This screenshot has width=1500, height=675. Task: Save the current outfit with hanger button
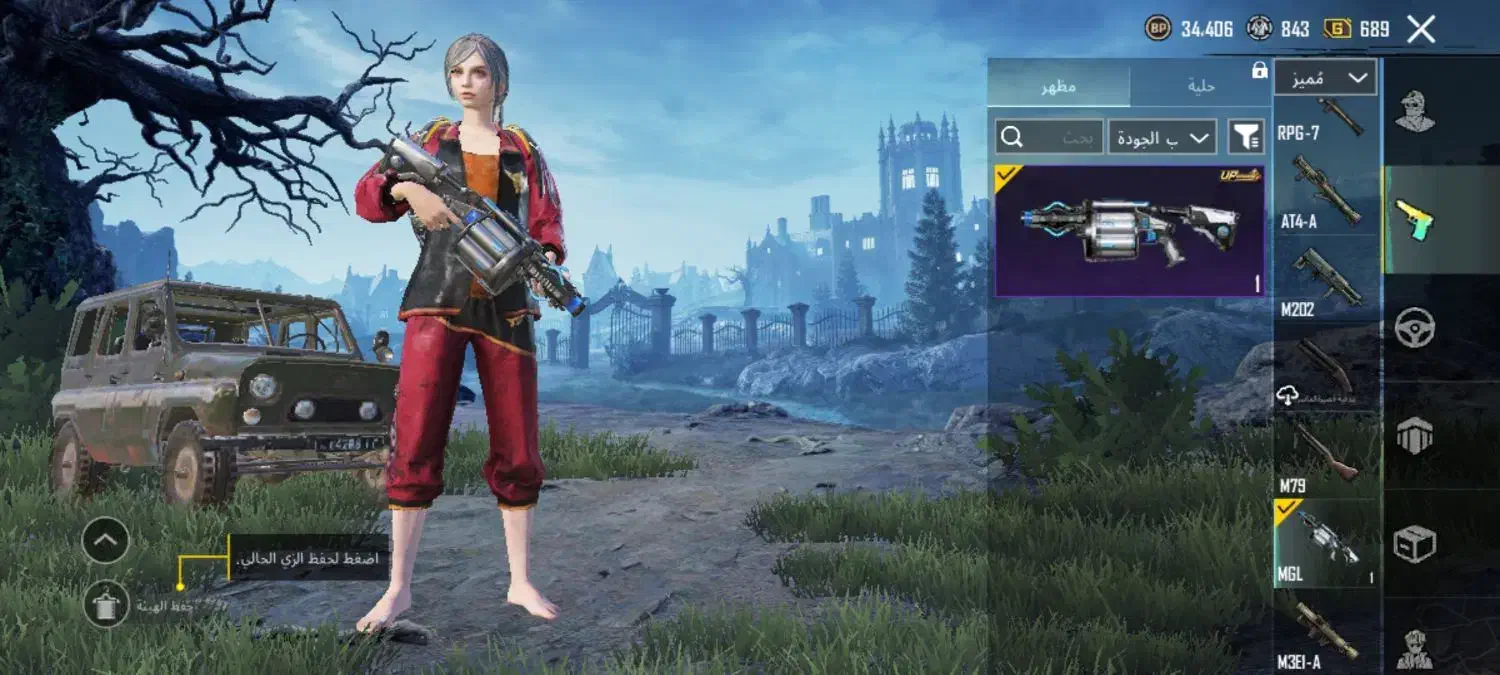click(105, 604)
